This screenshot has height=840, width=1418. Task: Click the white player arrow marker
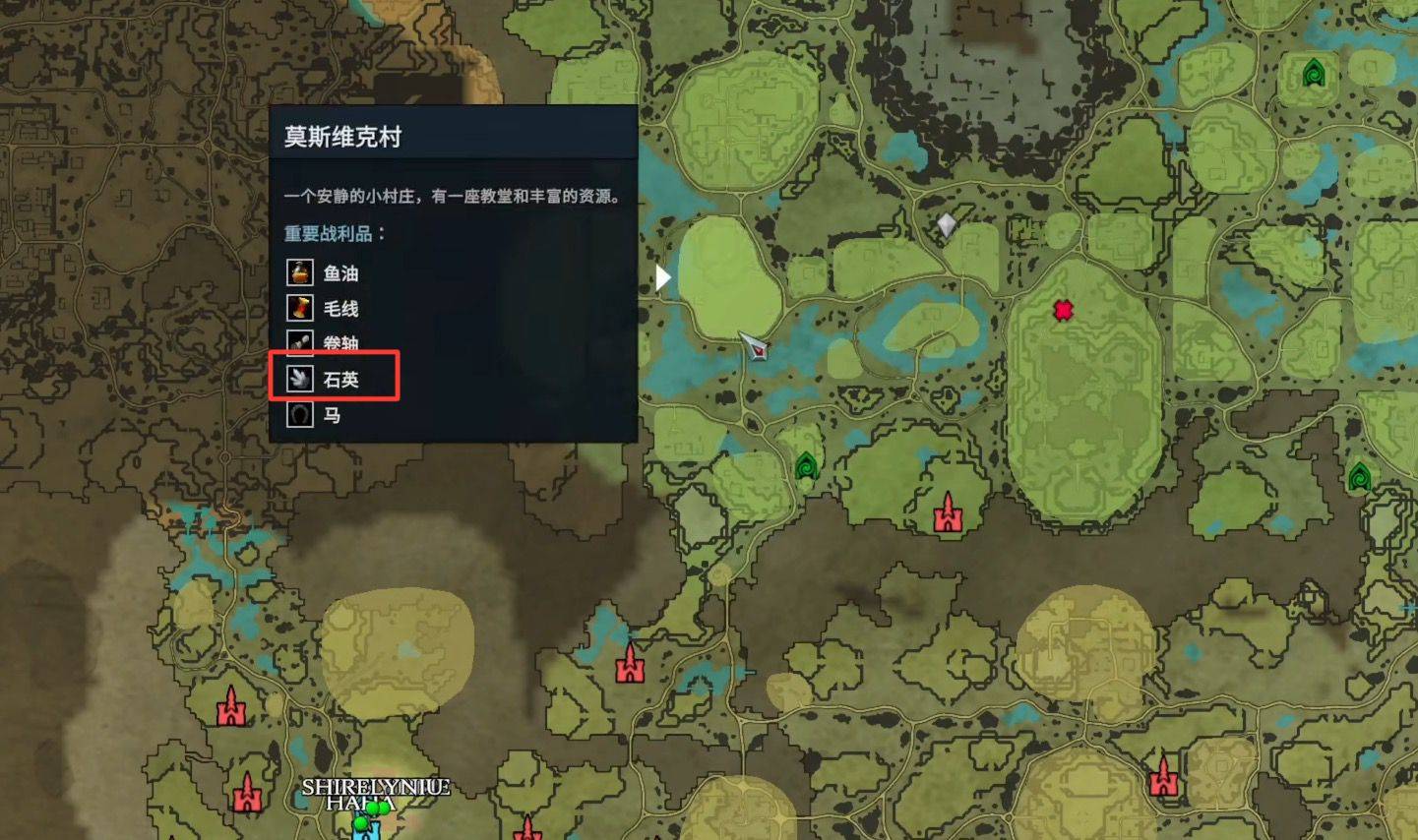662,277
